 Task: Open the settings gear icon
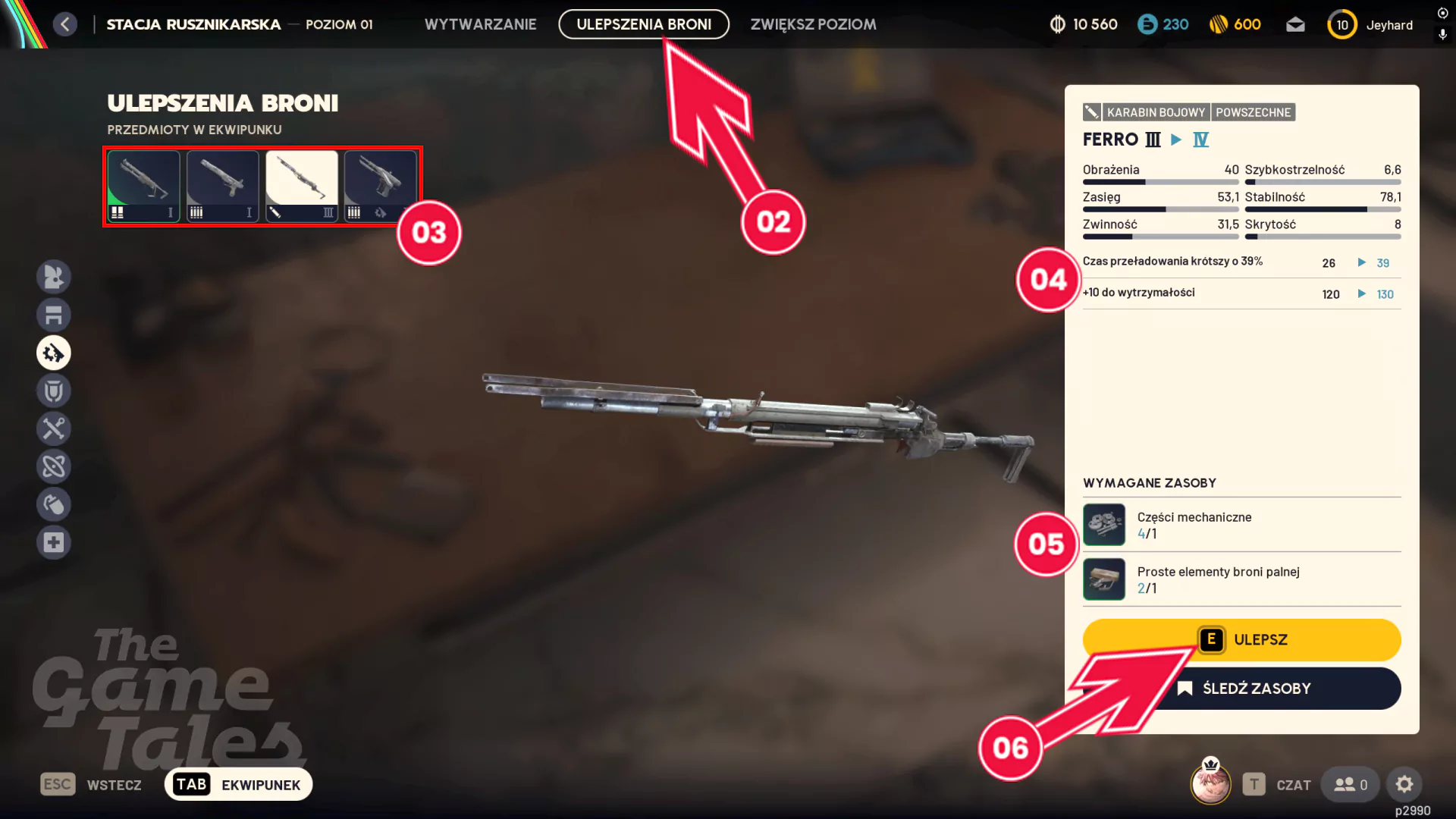click(1404, 785)
